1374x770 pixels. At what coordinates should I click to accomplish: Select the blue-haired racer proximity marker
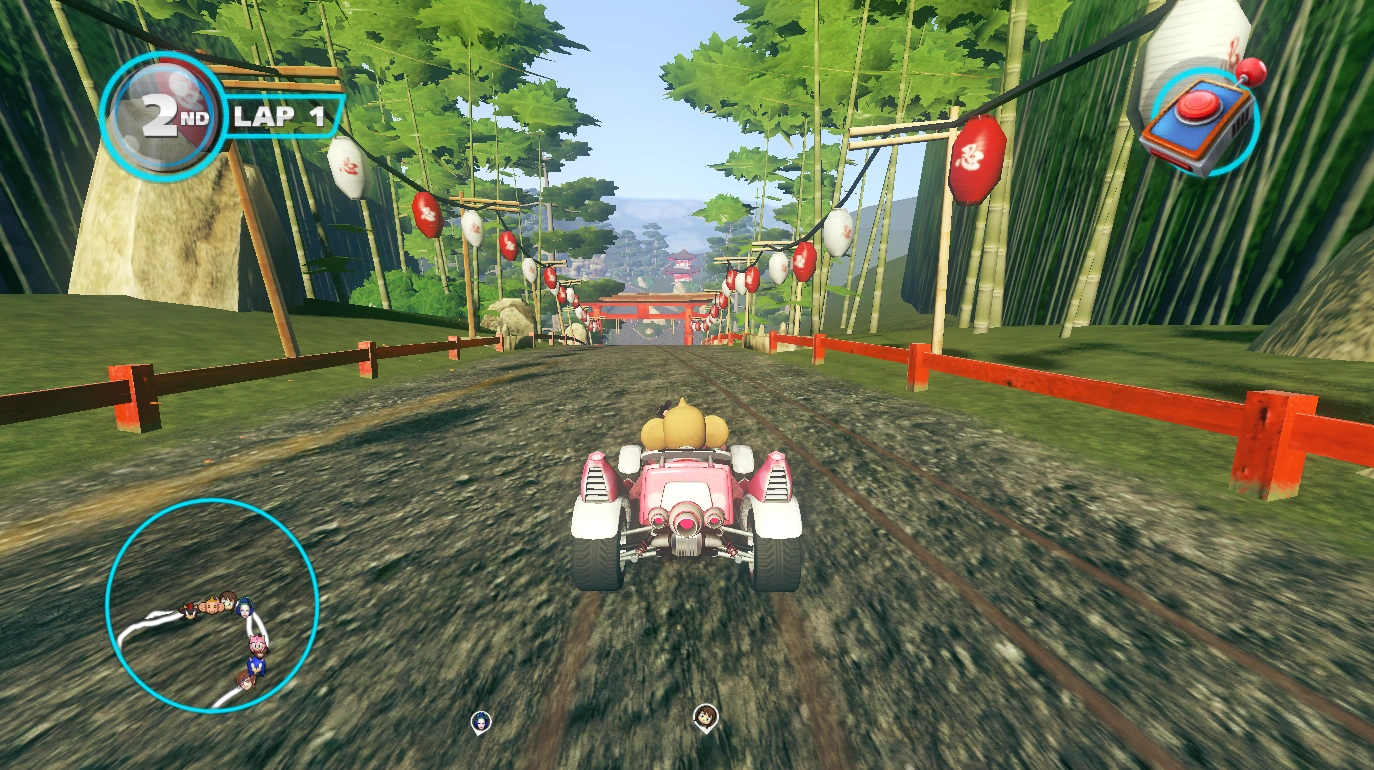pyautogui.click(x=481, y=721)
